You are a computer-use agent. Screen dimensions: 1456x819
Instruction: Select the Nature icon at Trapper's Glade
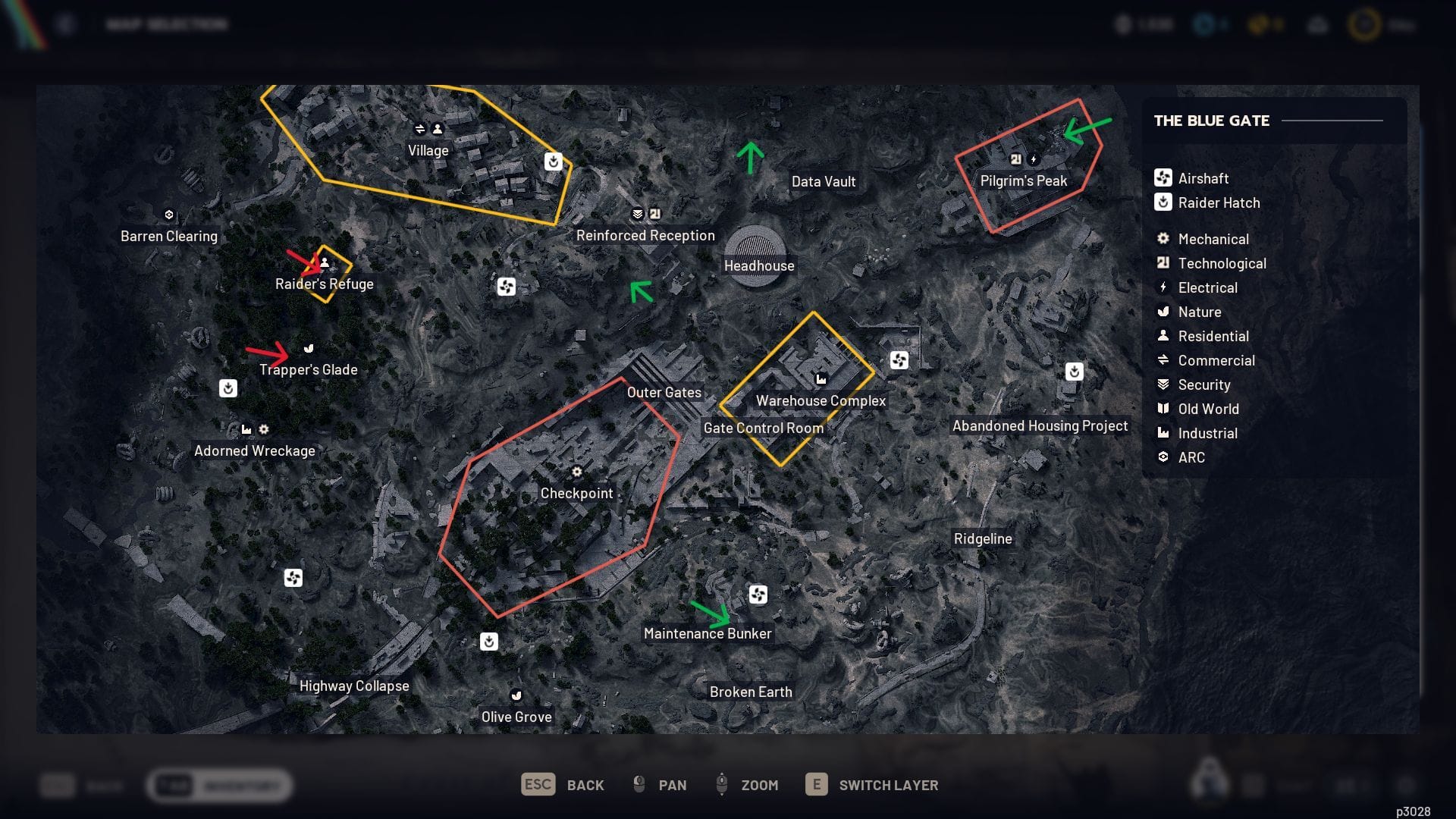click(308, 348)
